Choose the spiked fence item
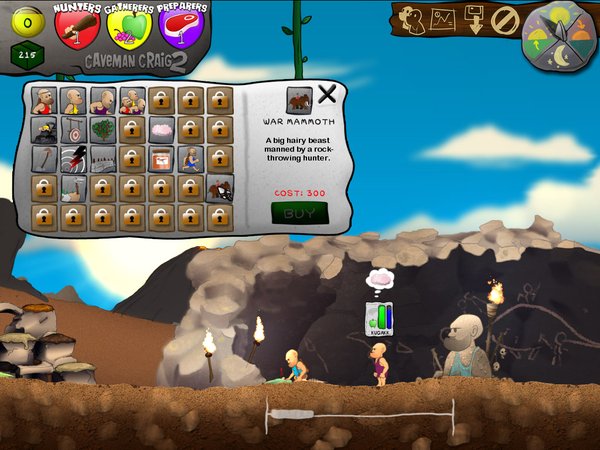Image resolution: width=600 pixels, height=450 pixels. click(x=102, y=158)
